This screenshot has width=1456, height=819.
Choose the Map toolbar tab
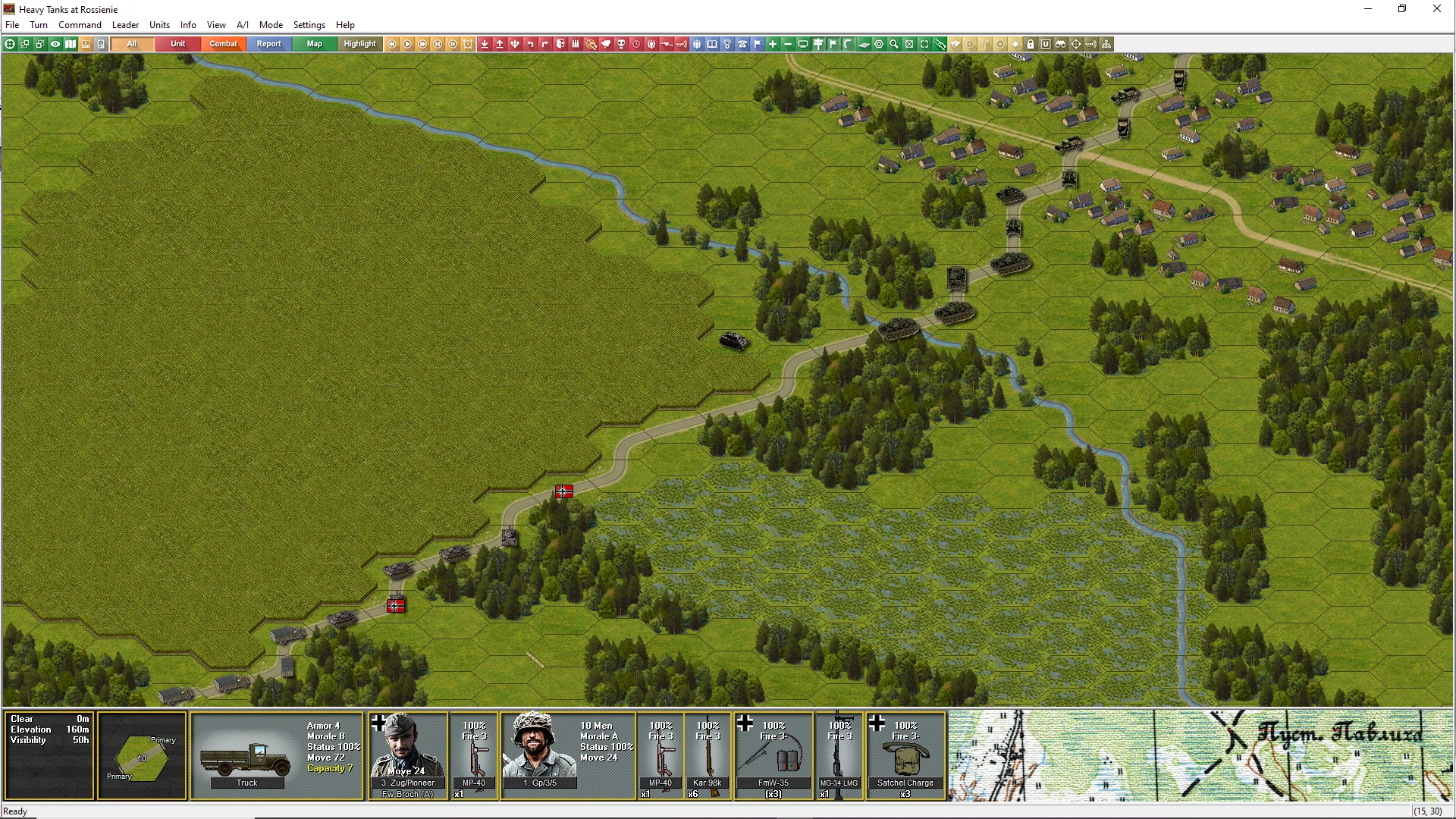[x=314, y=44]
